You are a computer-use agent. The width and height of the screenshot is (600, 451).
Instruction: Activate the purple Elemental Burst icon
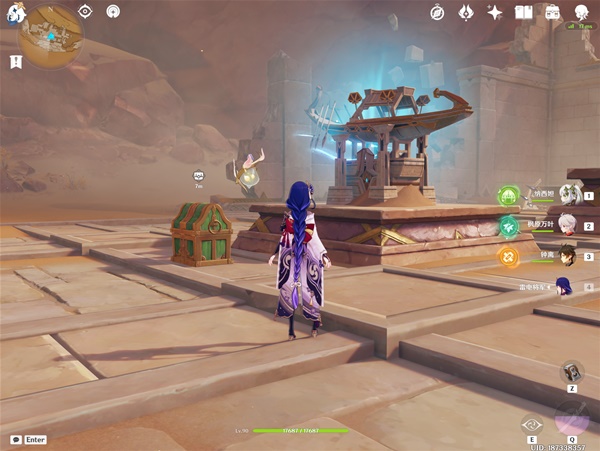tap(571, 419)
